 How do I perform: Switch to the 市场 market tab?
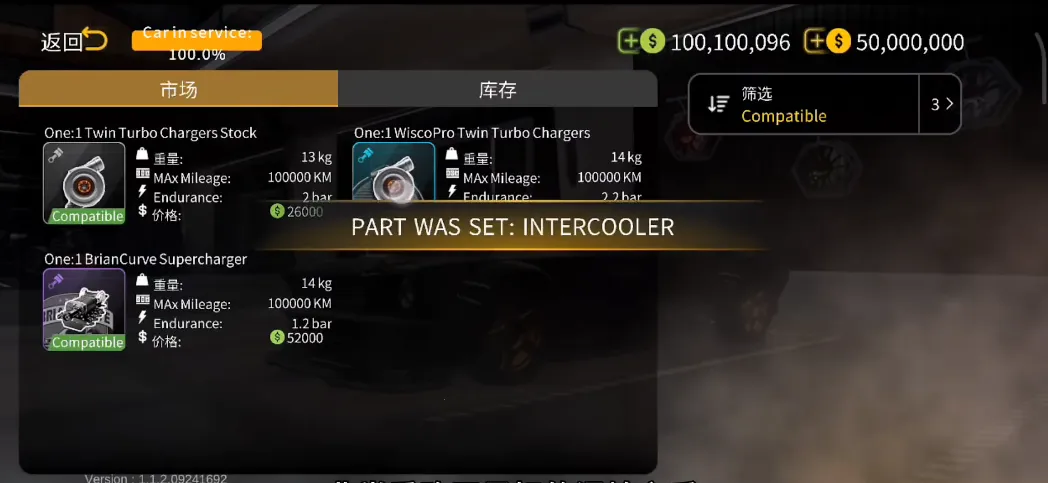178,89
